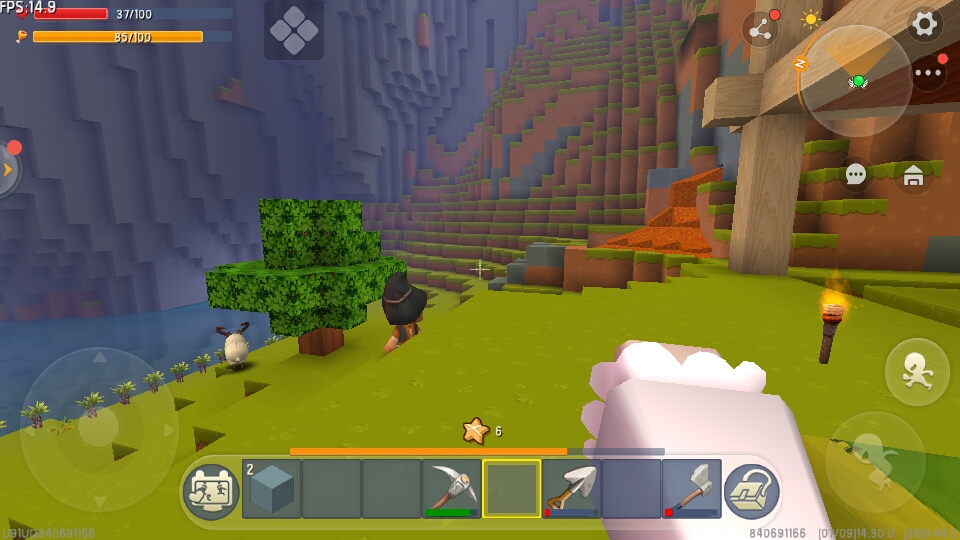Choose the shovel hotbar slot
The image size is (960, 540).
pos(571,488)
